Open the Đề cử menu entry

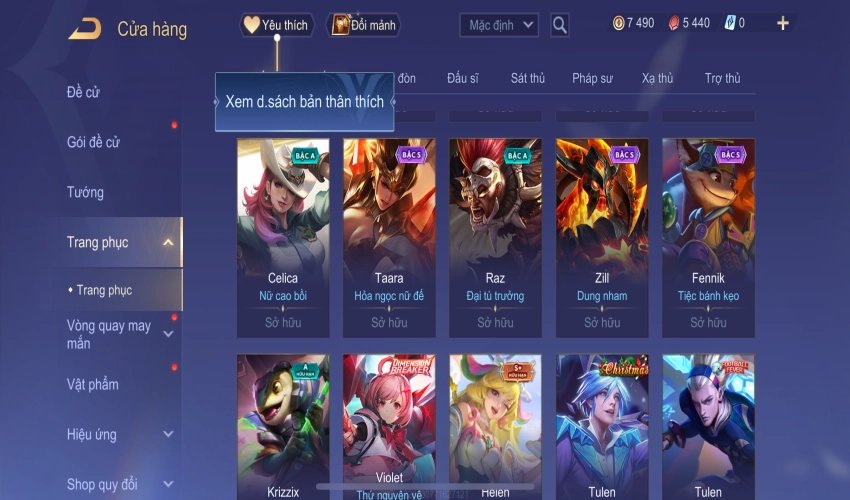pos(84,93)
